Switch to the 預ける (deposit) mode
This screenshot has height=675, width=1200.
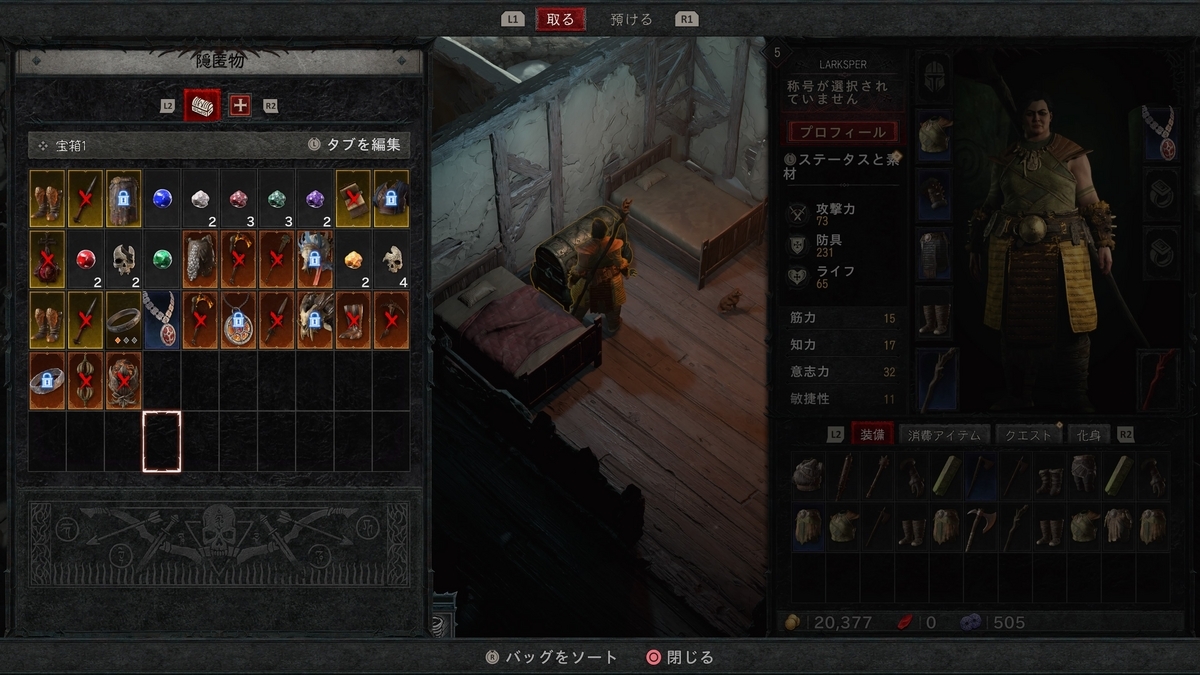(x=631, y=19)
